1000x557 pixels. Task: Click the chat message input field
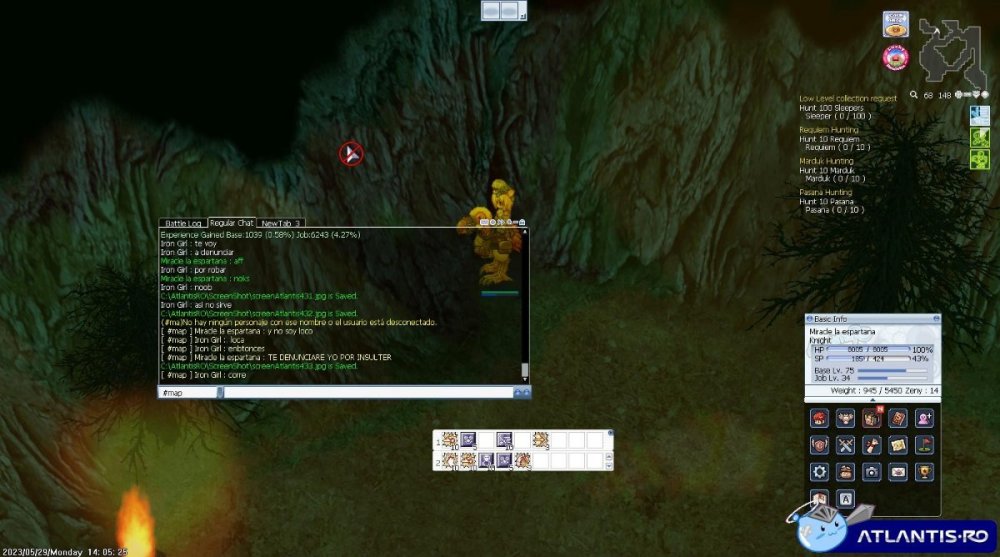click(370, 393)
